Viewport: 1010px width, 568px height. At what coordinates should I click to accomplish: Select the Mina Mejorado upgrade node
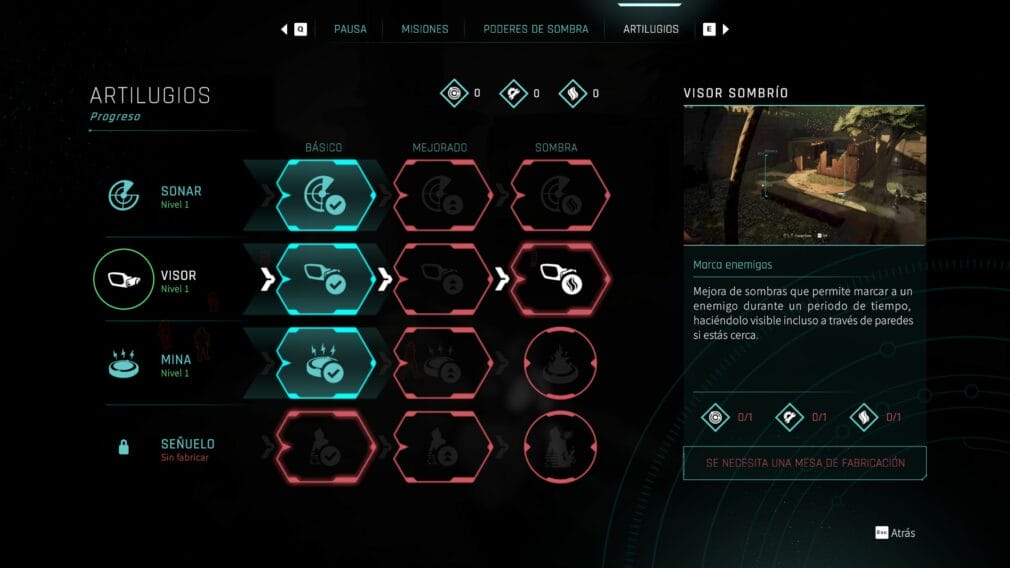(x=441, y=364)
